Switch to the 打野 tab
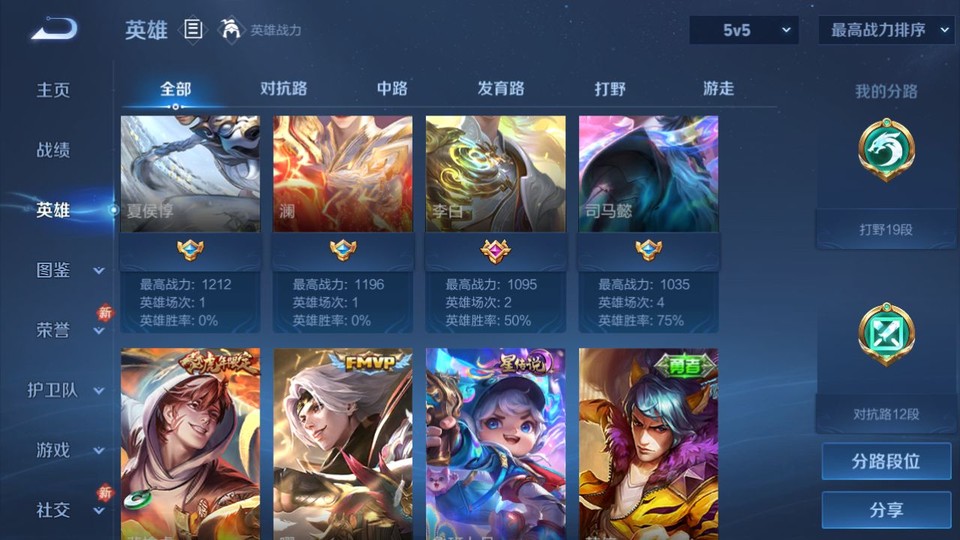960x540 pixels. pos(610,89)
